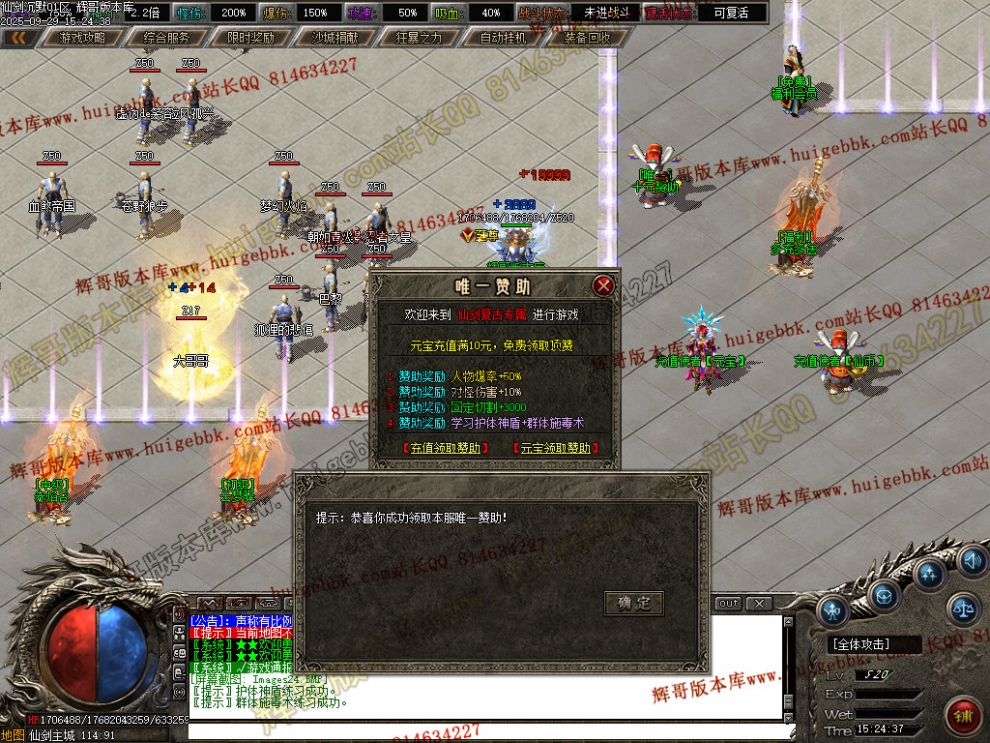990x743 pixels.
Task: Open the red 铺 shop button
Action: pos(965,716)
